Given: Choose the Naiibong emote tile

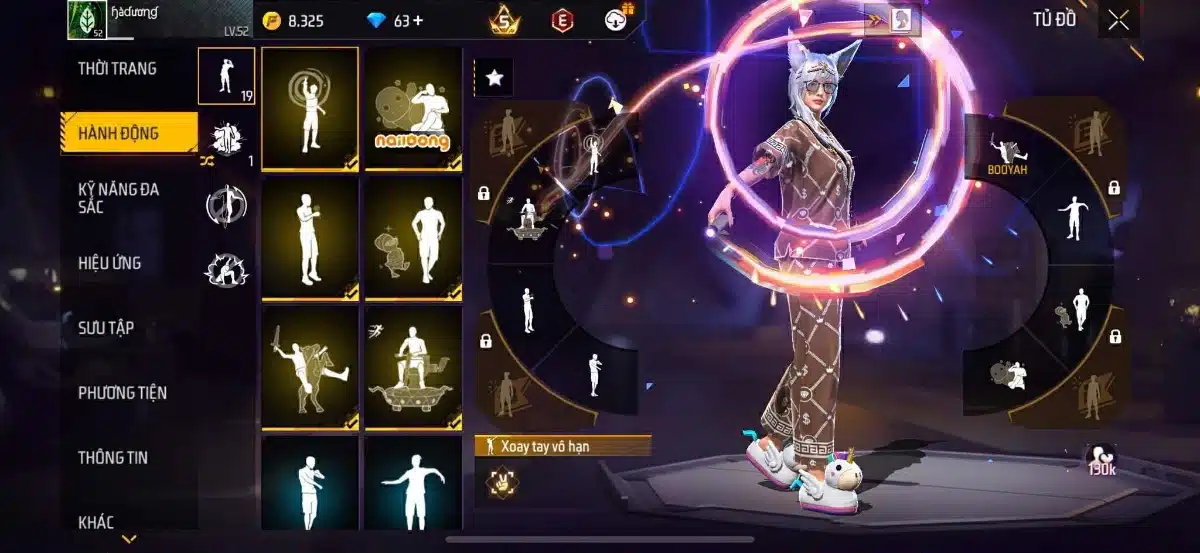Looking at the screenshot, I should tap(412, 109).
